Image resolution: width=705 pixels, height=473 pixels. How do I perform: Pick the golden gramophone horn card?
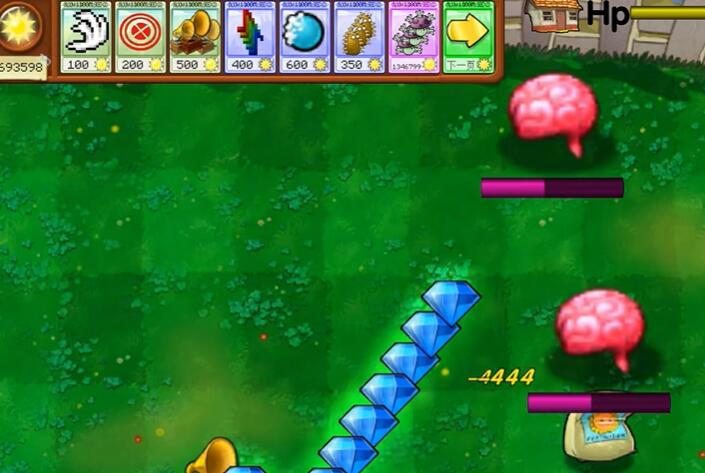tap(195, 36)
